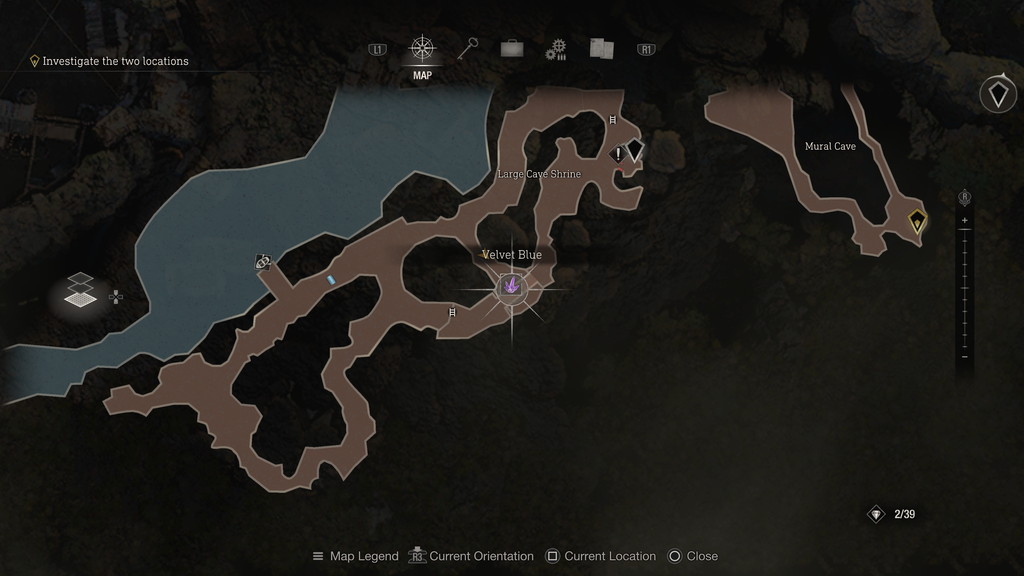The width and height of the screenshot is (1024, 576).
Task: Adjust the map zoom slider
Action: point(964,288)
